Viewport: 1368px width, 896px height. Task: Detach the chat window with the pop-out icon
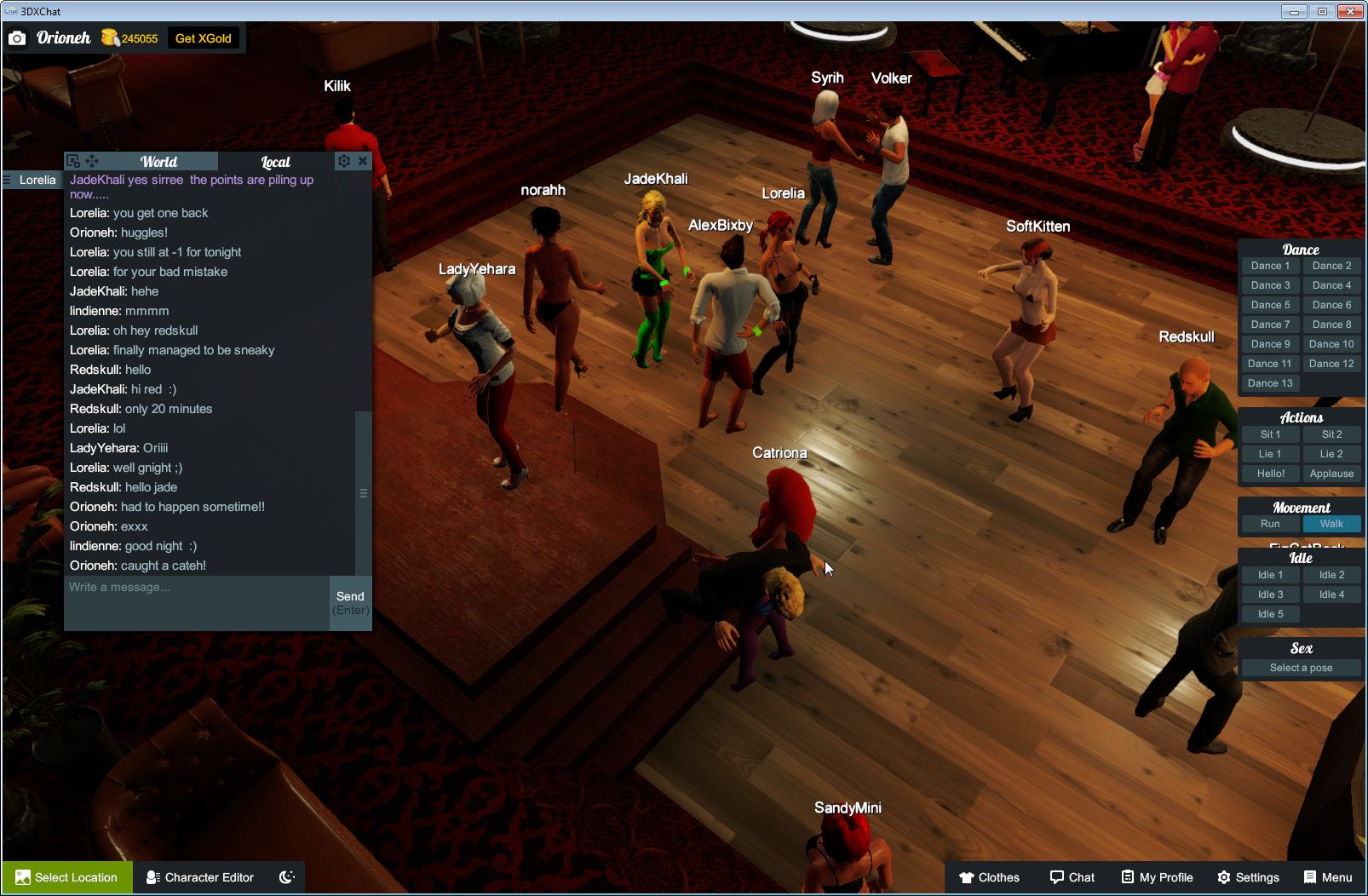[x=74, y=160]
